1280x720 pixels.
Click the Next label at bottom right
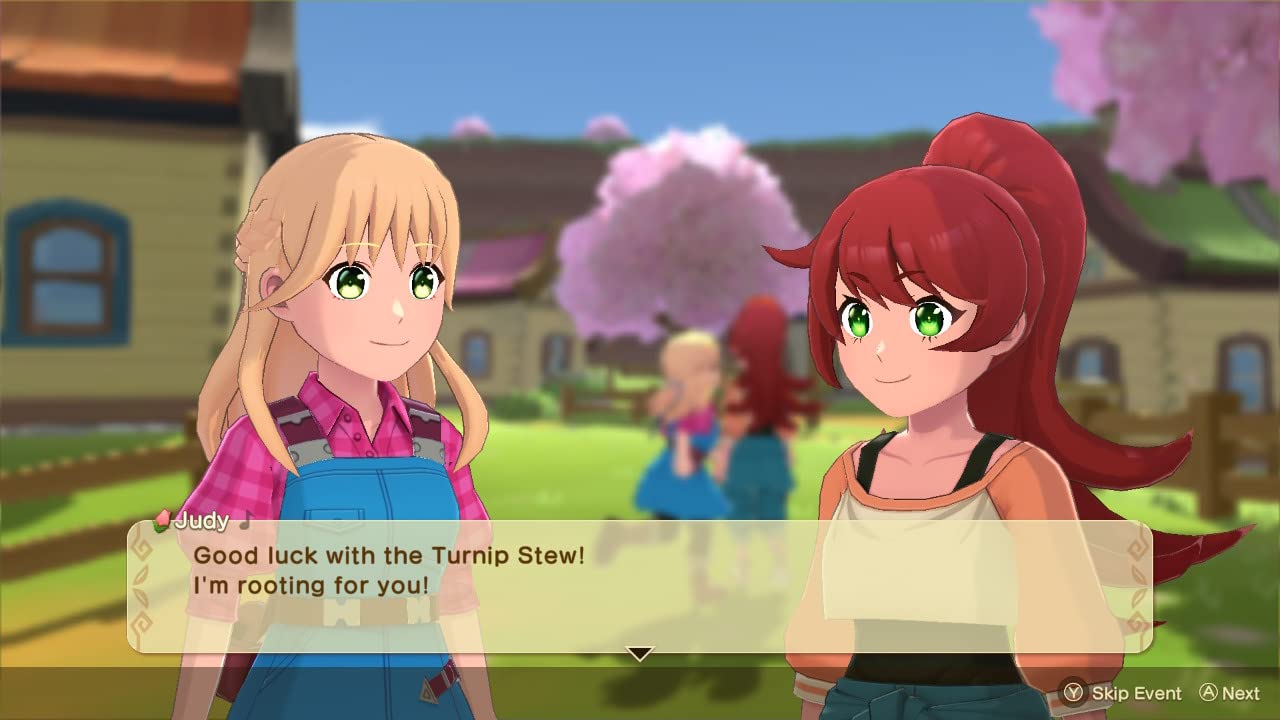pos(1242,693)
